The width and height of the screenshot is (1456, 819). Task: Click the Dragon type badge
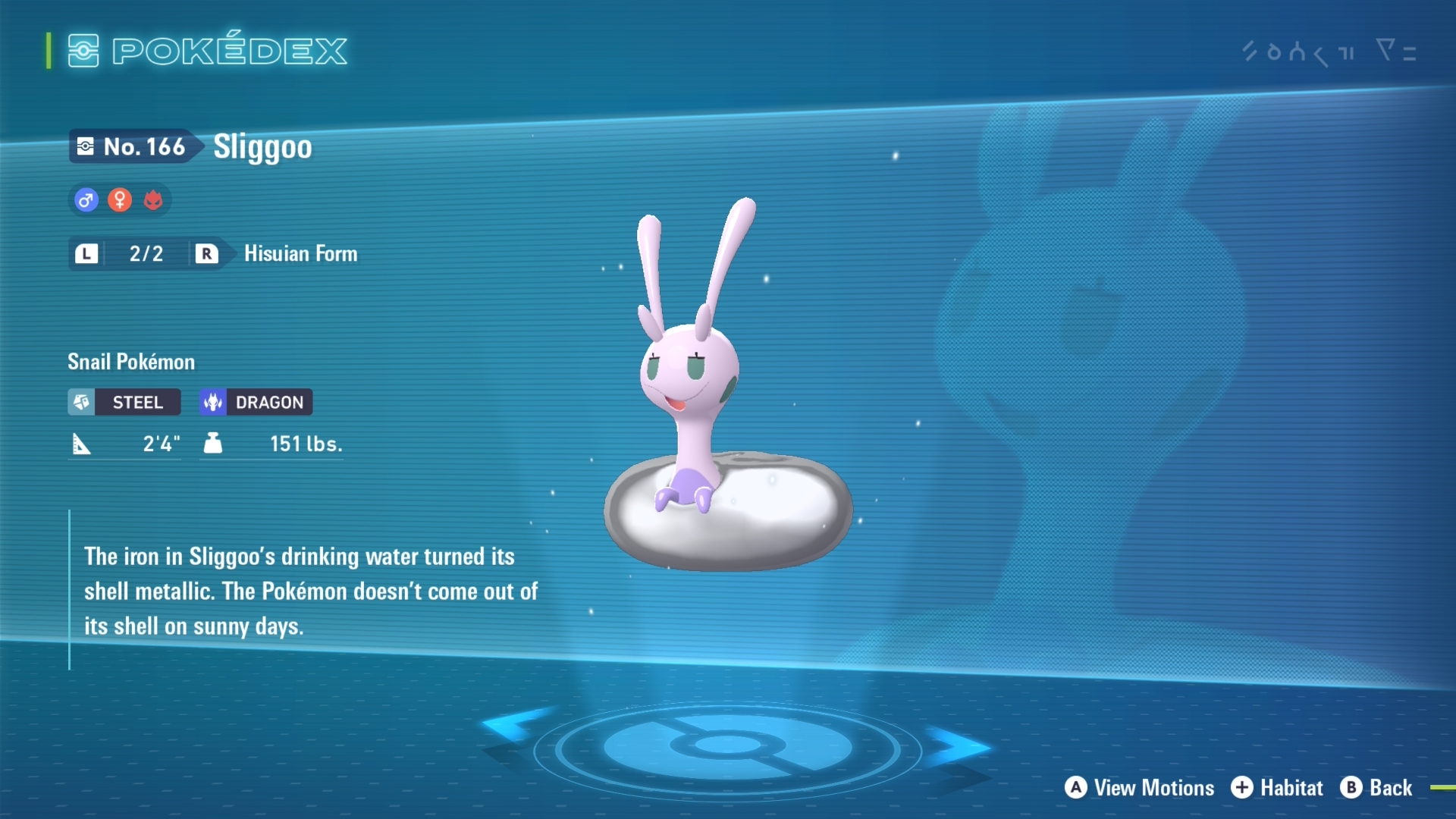[256, 402]
